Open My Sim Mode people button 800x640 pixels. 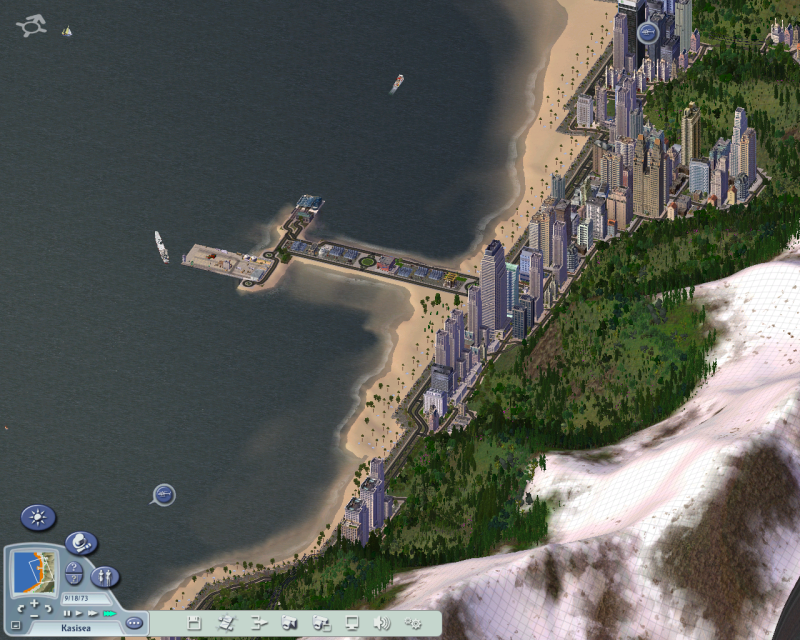click(x=104, y=577)
